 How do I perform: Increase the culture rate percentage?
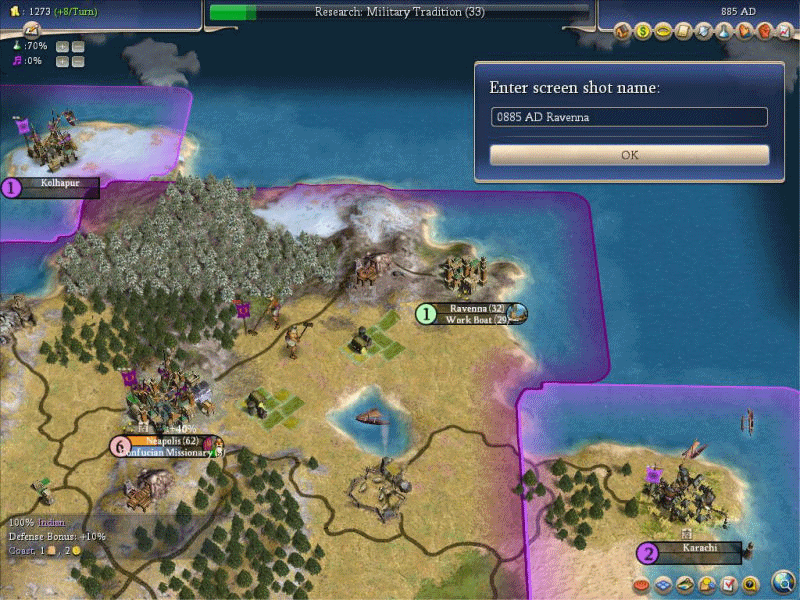point(62,62)
